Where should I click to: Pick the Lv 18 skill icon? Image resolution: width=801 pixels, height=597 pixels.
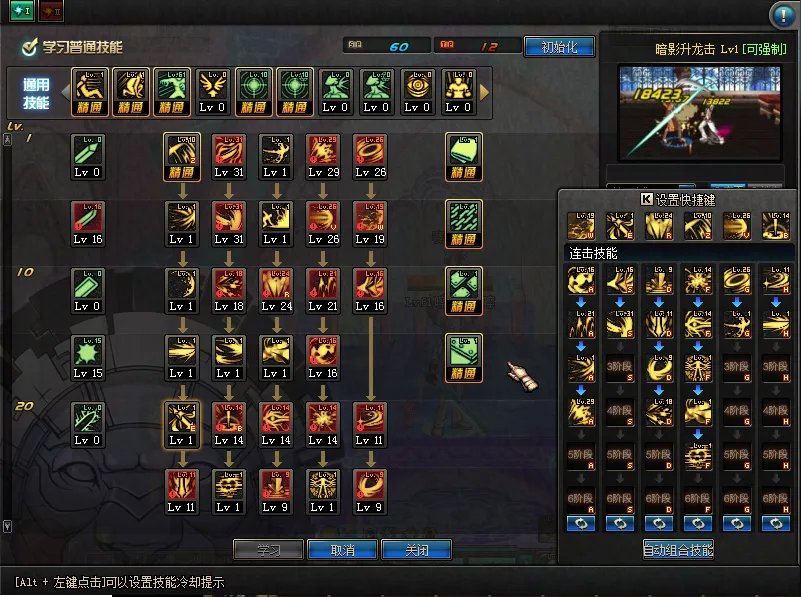pos(228,286)
